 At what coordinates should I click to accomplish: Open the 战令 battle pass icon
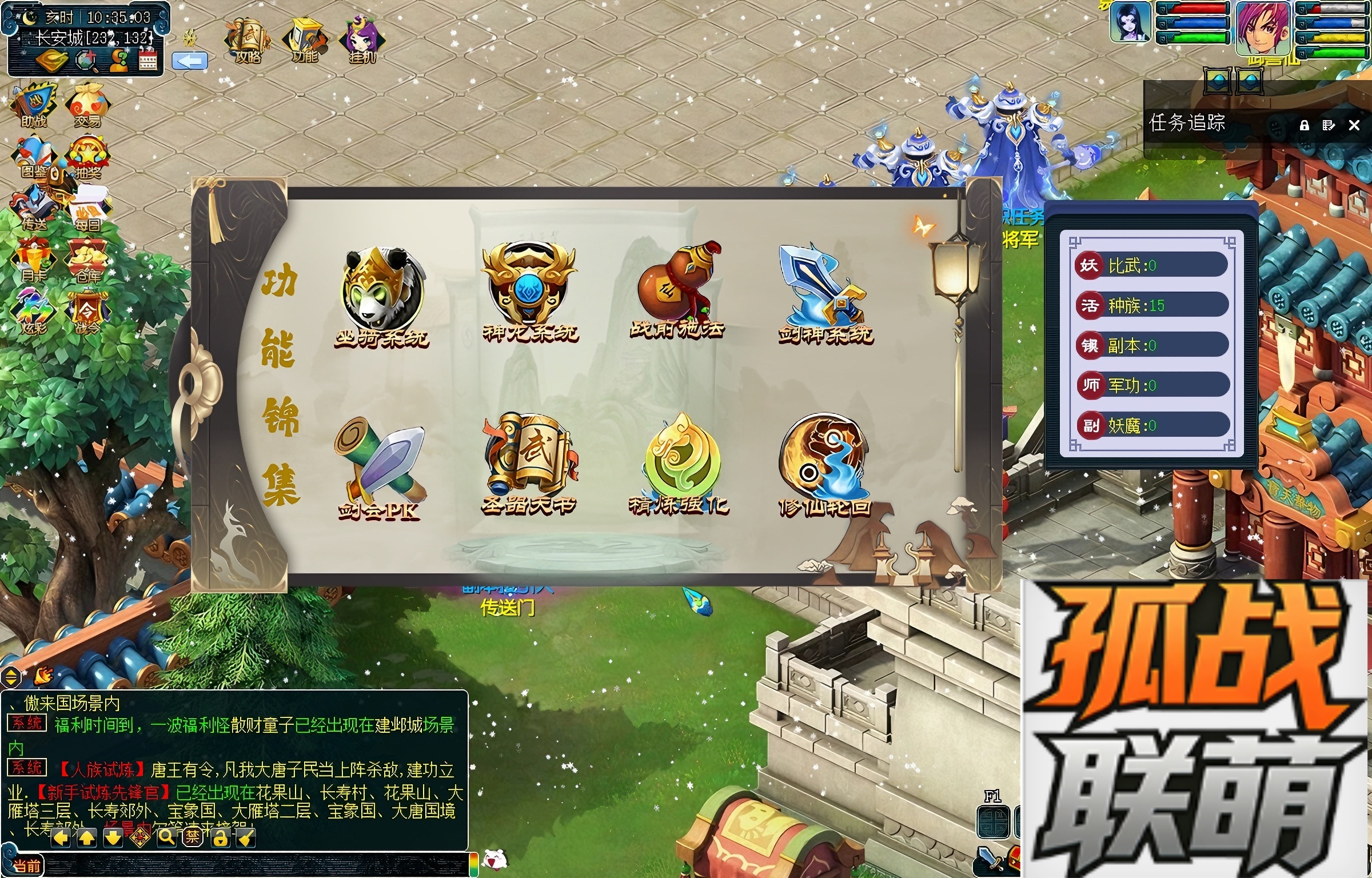(87, 313)
